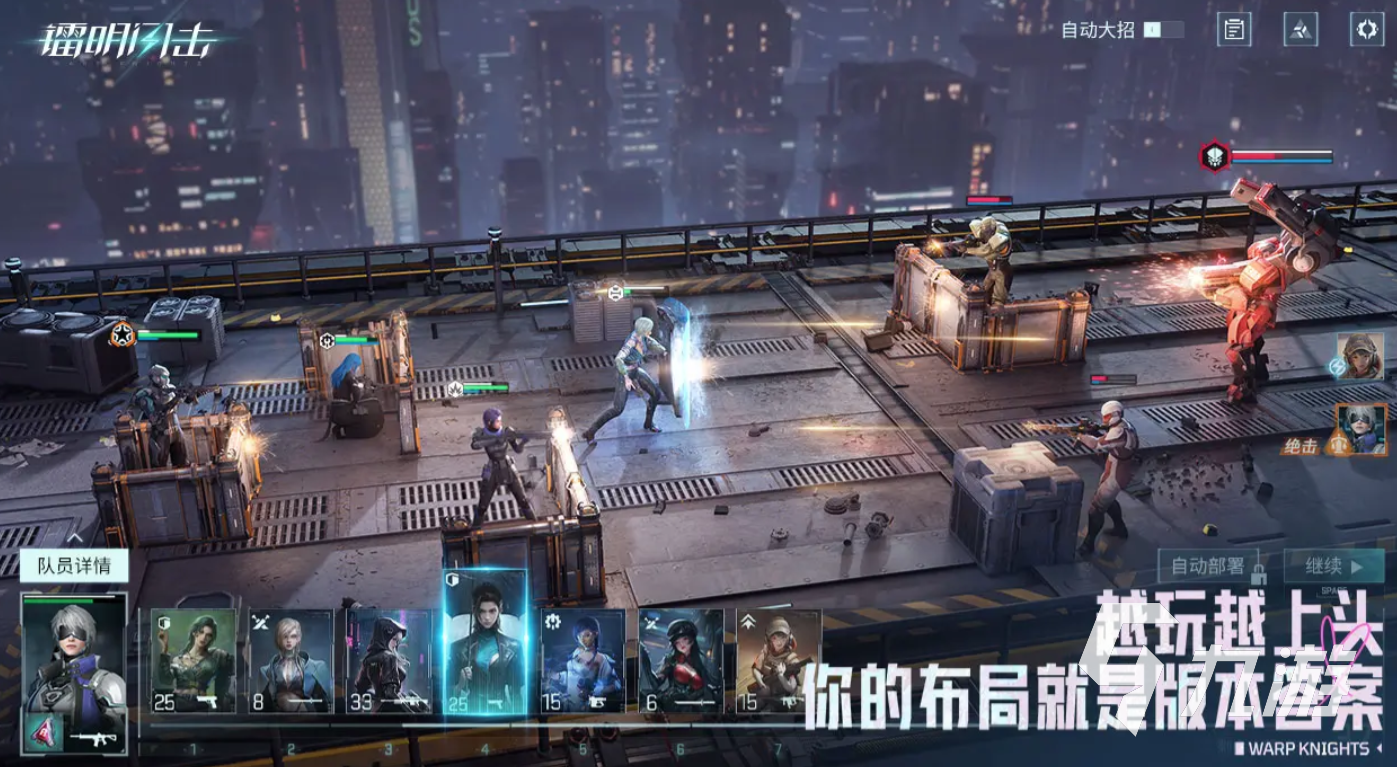Image resolution: width=1397 pixels, height=767 pixels.
Task: Click the play arrow inside 继续 button
Action: (x=1358, y=568)
